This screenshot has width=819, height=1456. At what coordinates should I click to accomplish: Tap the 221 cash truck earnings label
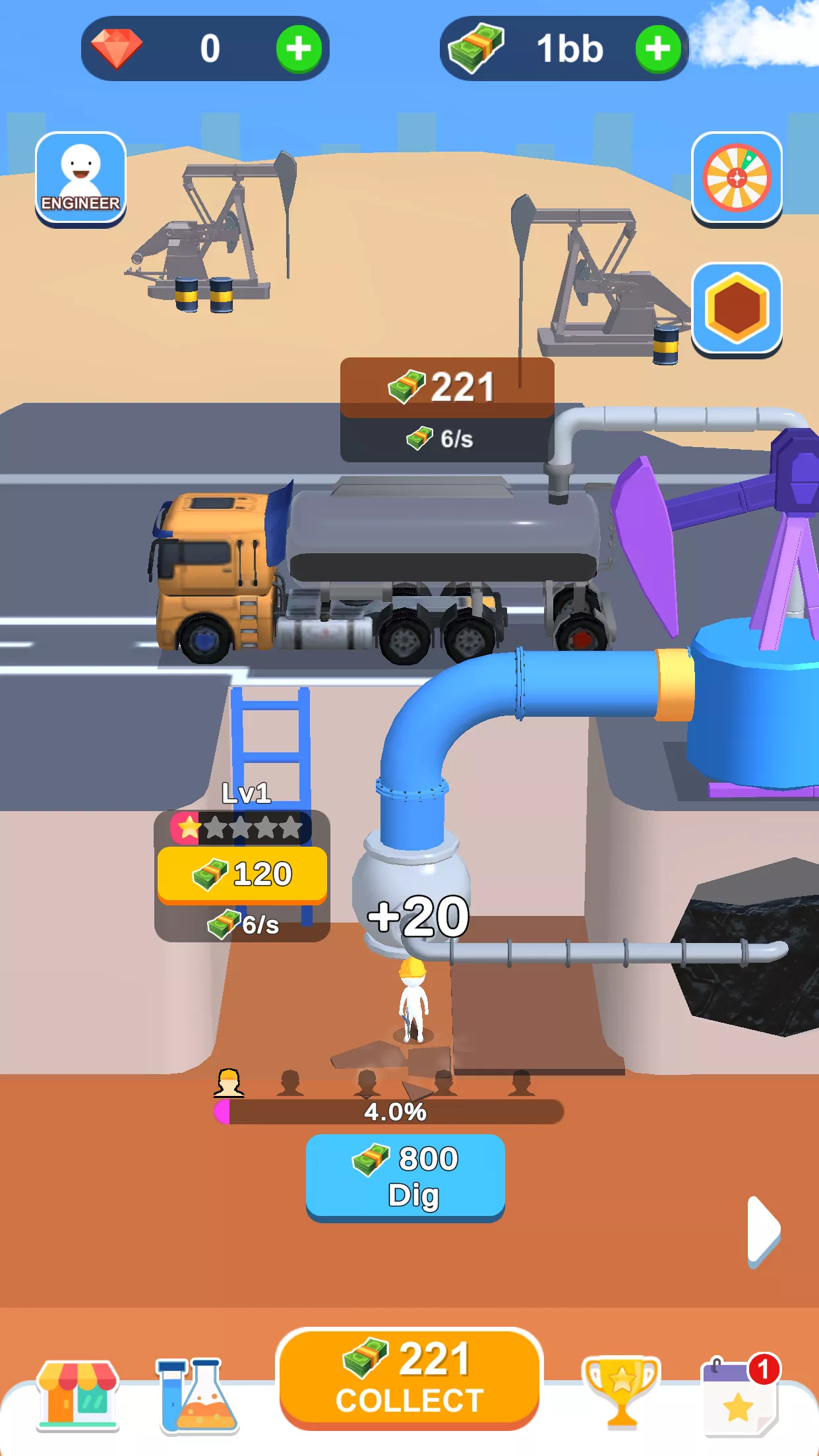(x=446, y=387)
